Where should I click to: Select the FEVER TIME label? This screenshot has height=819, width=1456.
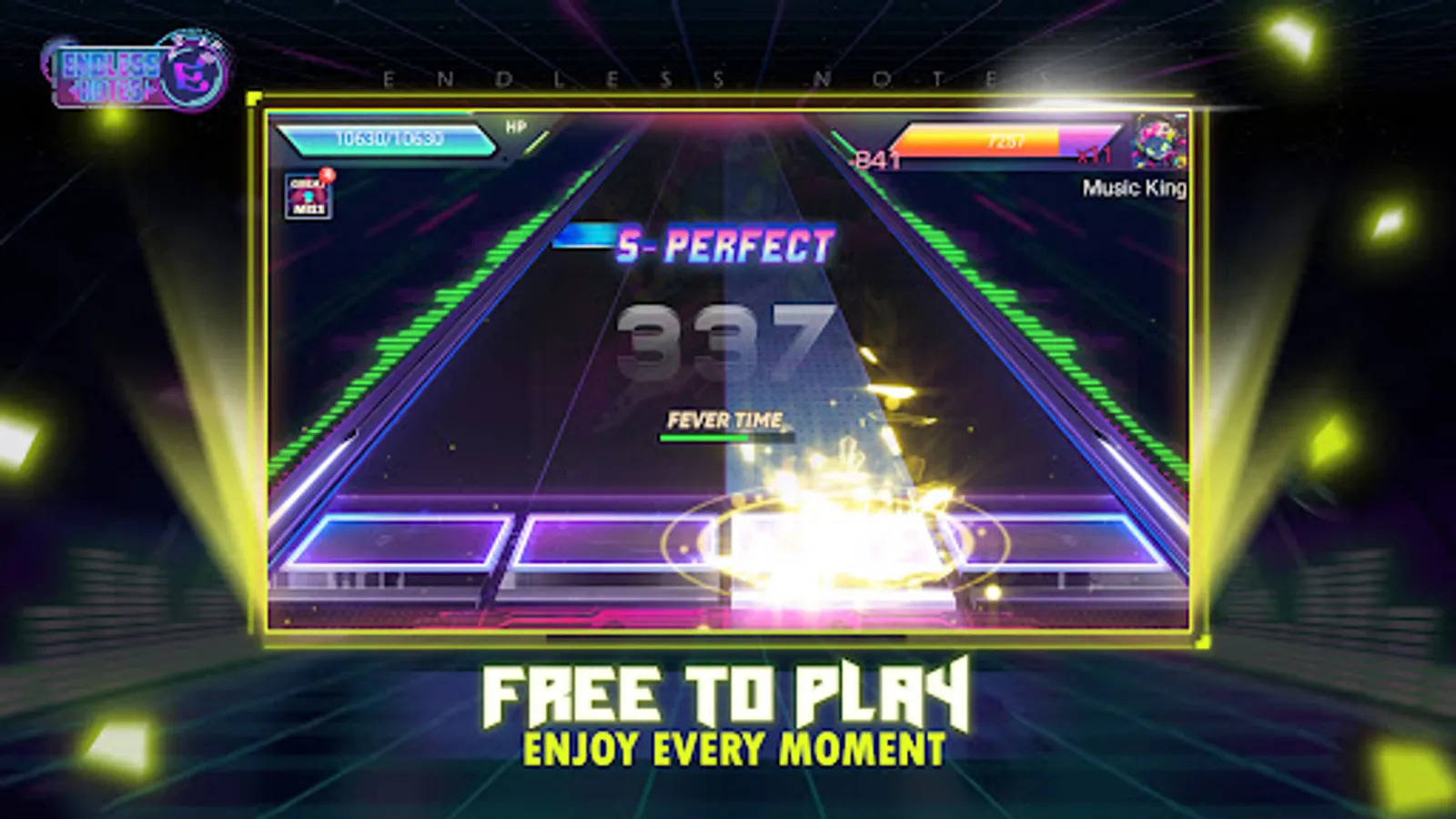coord(723,420)
